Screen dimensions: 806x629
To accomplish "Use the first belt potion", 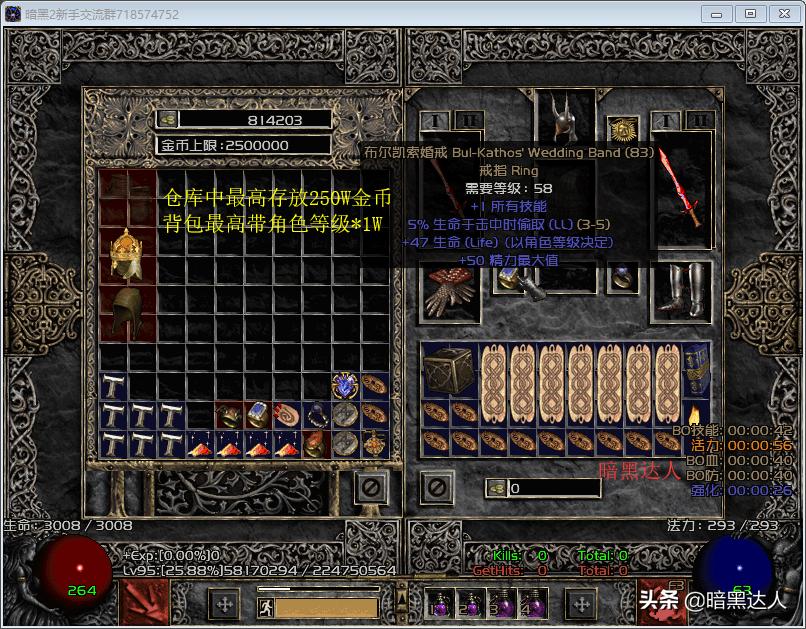I will pyautogui.click(x=439, y=605).
